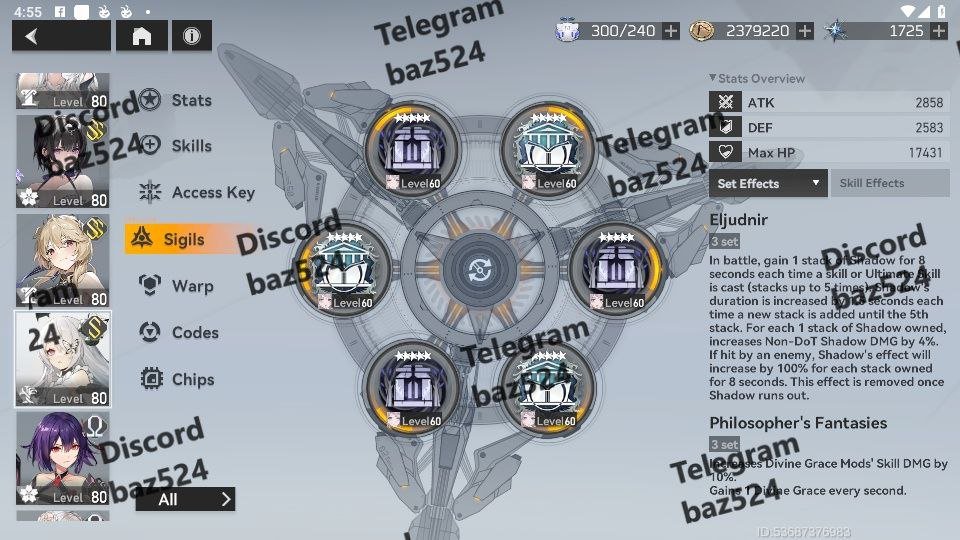
Task: Show the Chips tab
Action: 192,380
